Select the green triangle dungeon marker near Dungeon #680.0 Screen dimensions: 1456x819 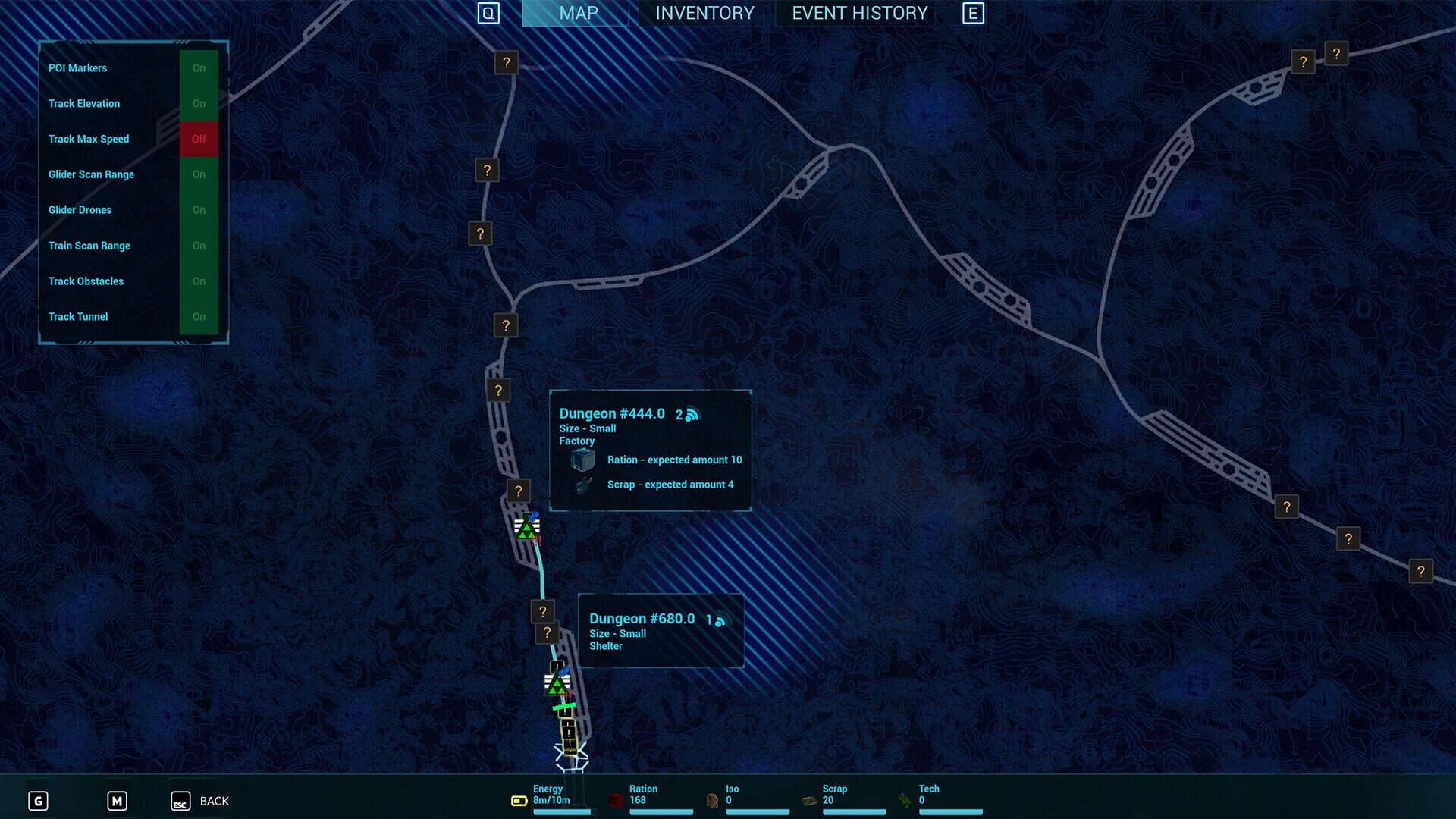coord(556,685)
